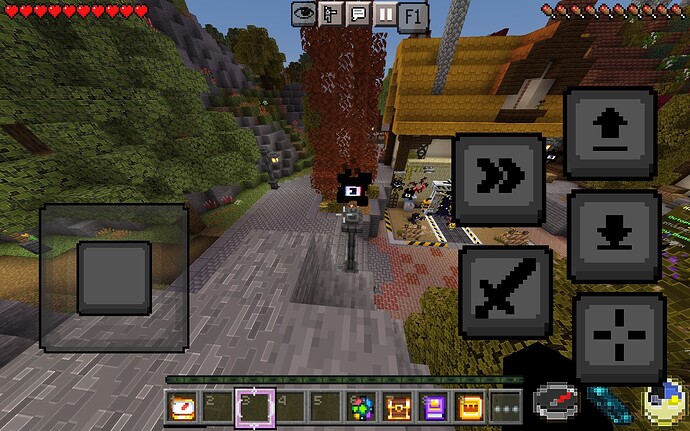This screenshot has height=431, width=690.
Task: Toggle the eye view button
Action: [305, 14]
